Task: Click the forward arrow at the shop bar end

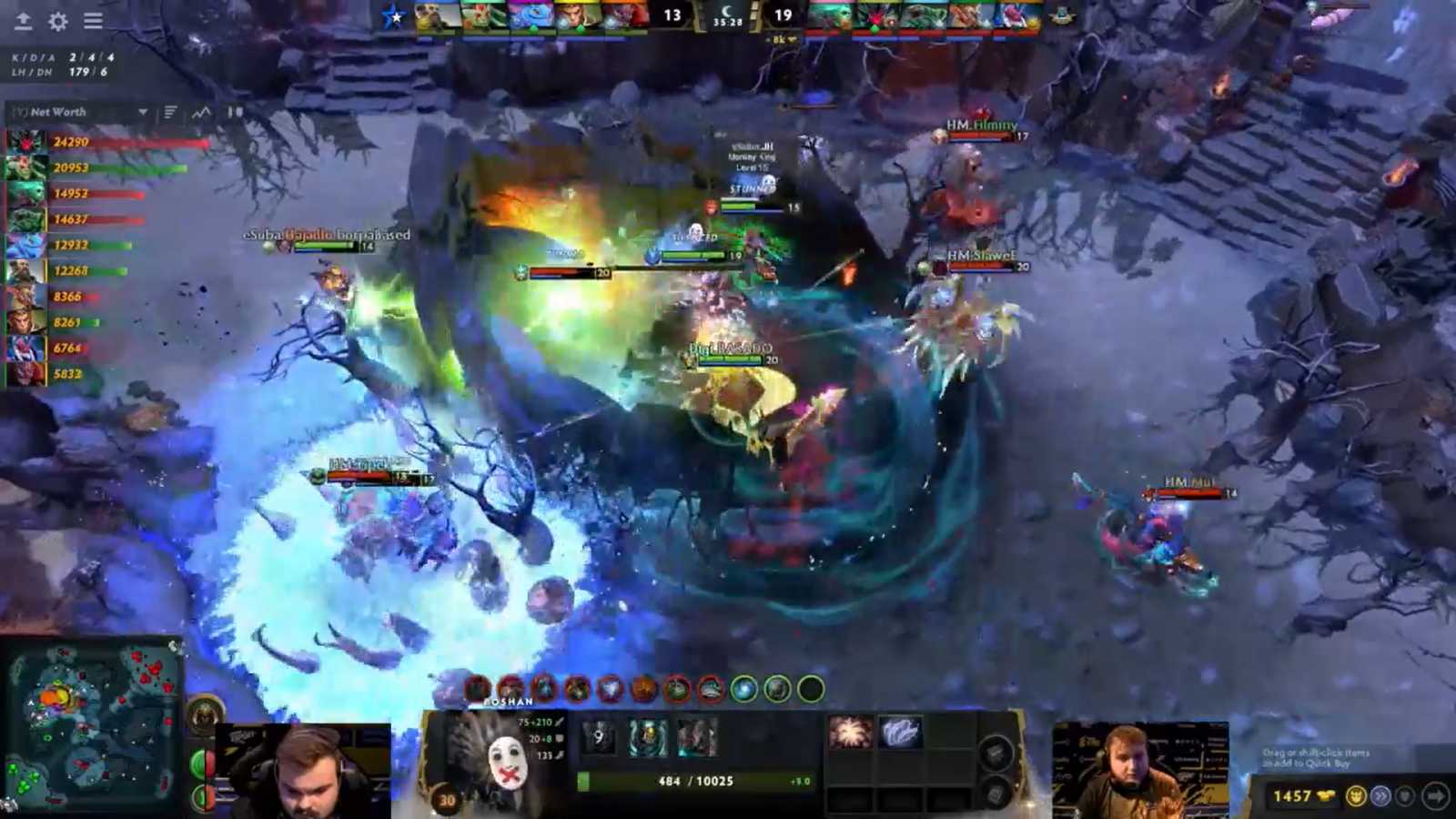Action: tap(1436, 795)
